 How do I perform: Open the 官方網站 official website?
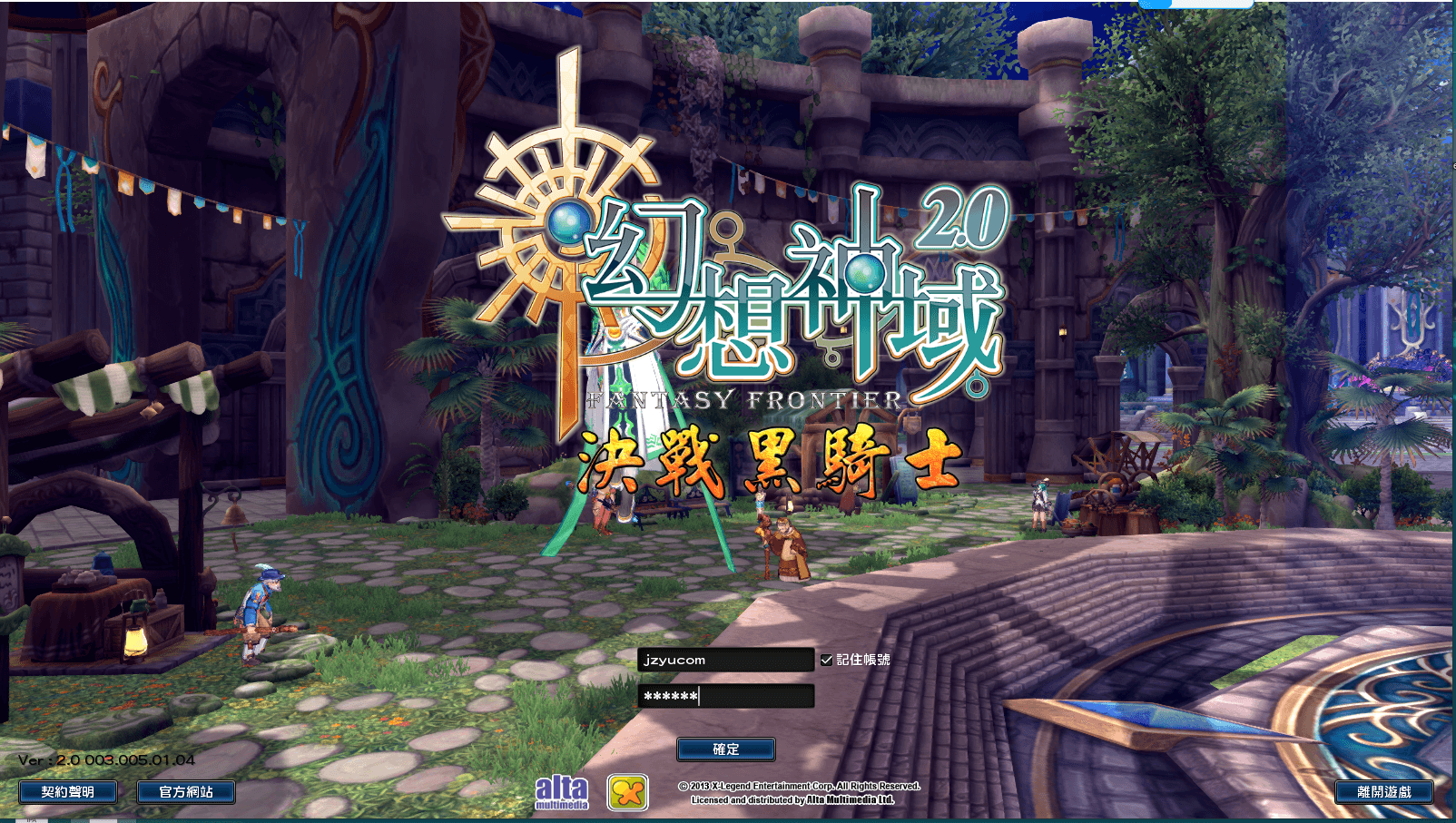click(185, 791)
